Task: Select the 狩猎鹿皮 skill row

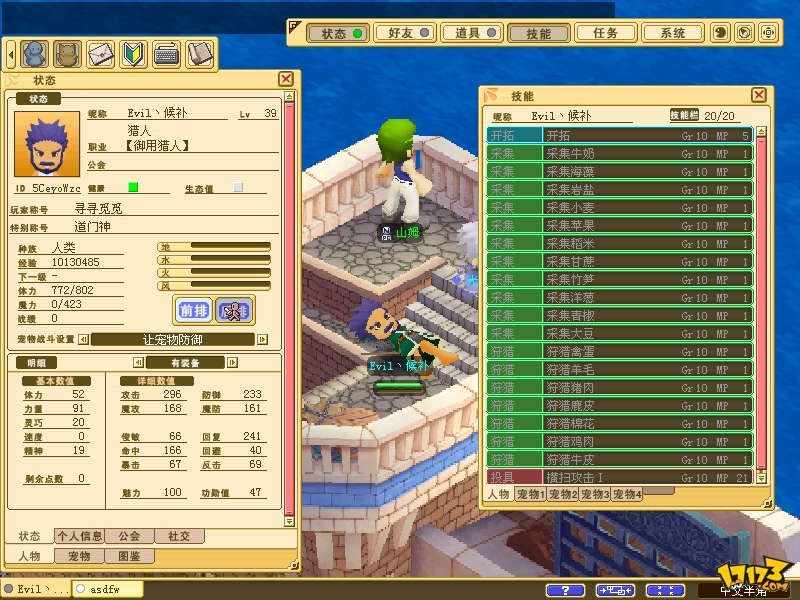Action: [619, 405]
